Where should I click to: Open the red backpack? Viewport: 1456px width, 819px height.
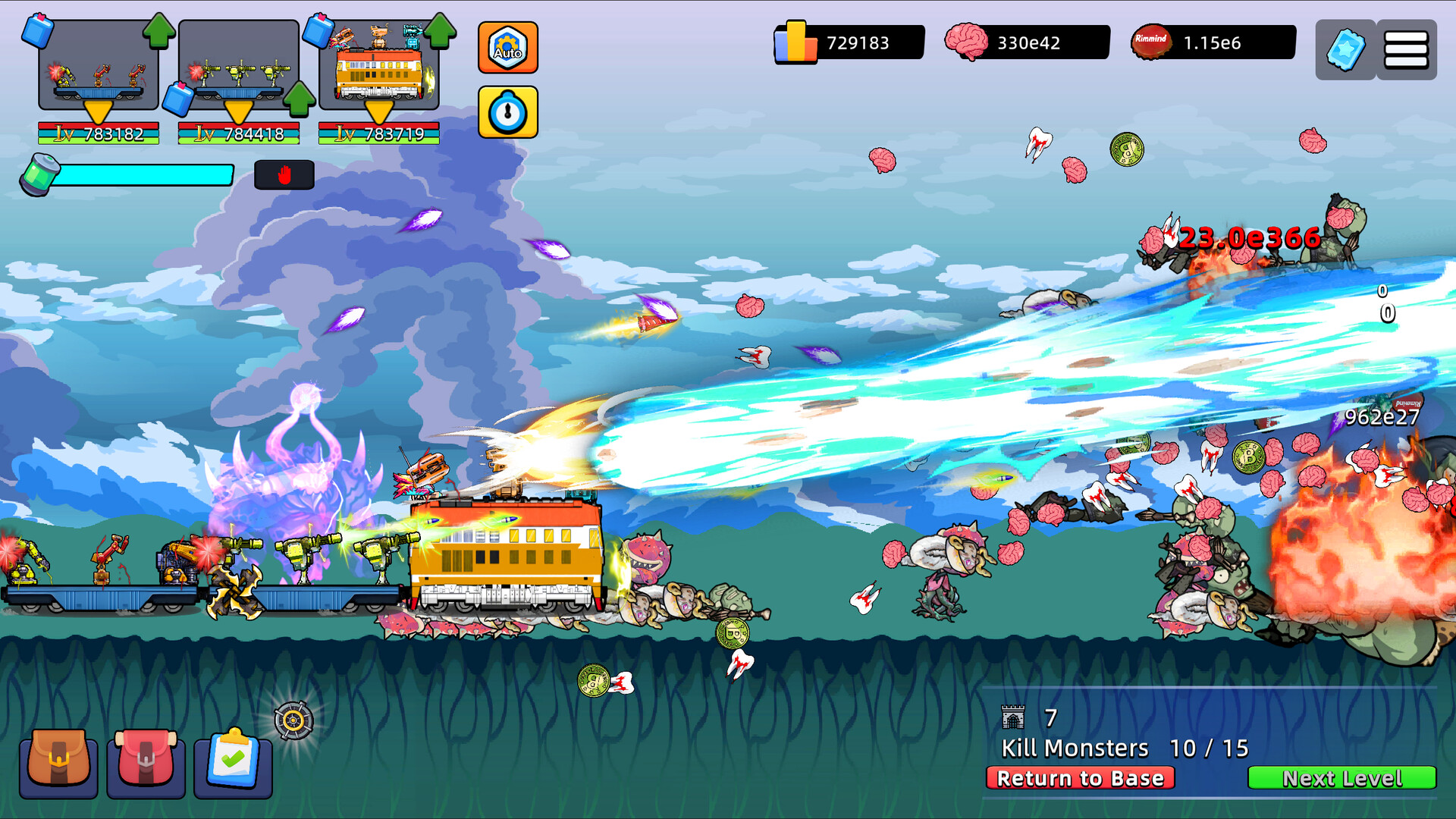(146, 761)
